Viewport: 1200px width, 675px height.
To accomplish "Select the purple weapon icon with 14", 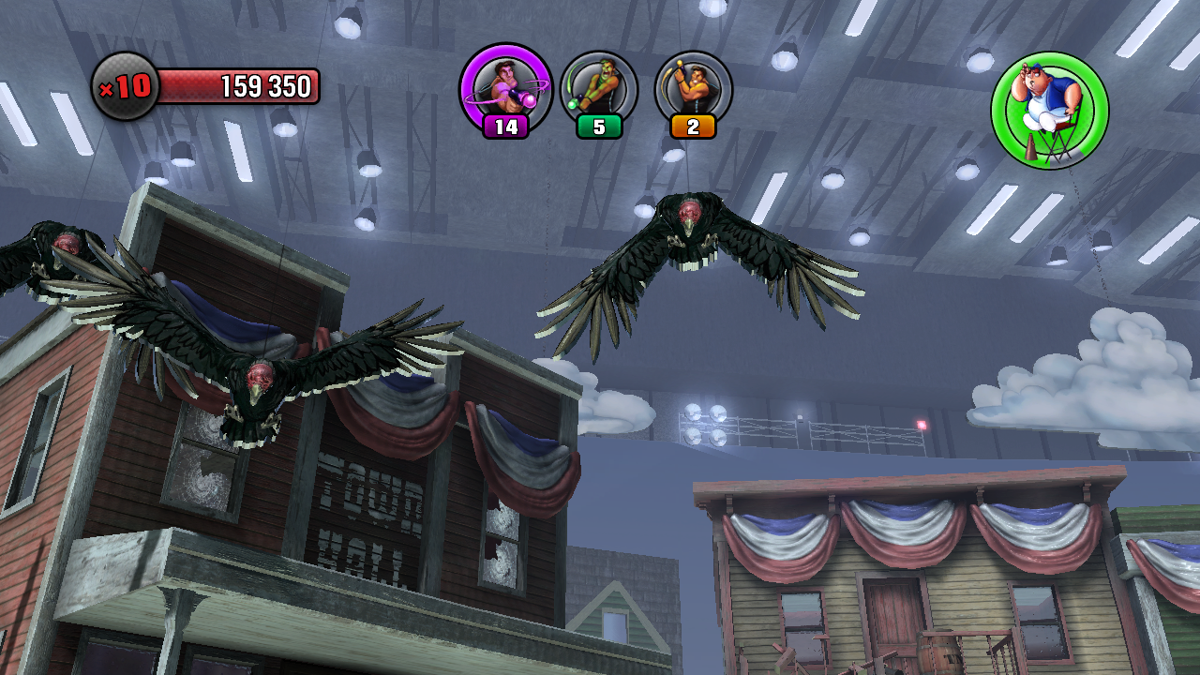I will (x=506, y=88).
